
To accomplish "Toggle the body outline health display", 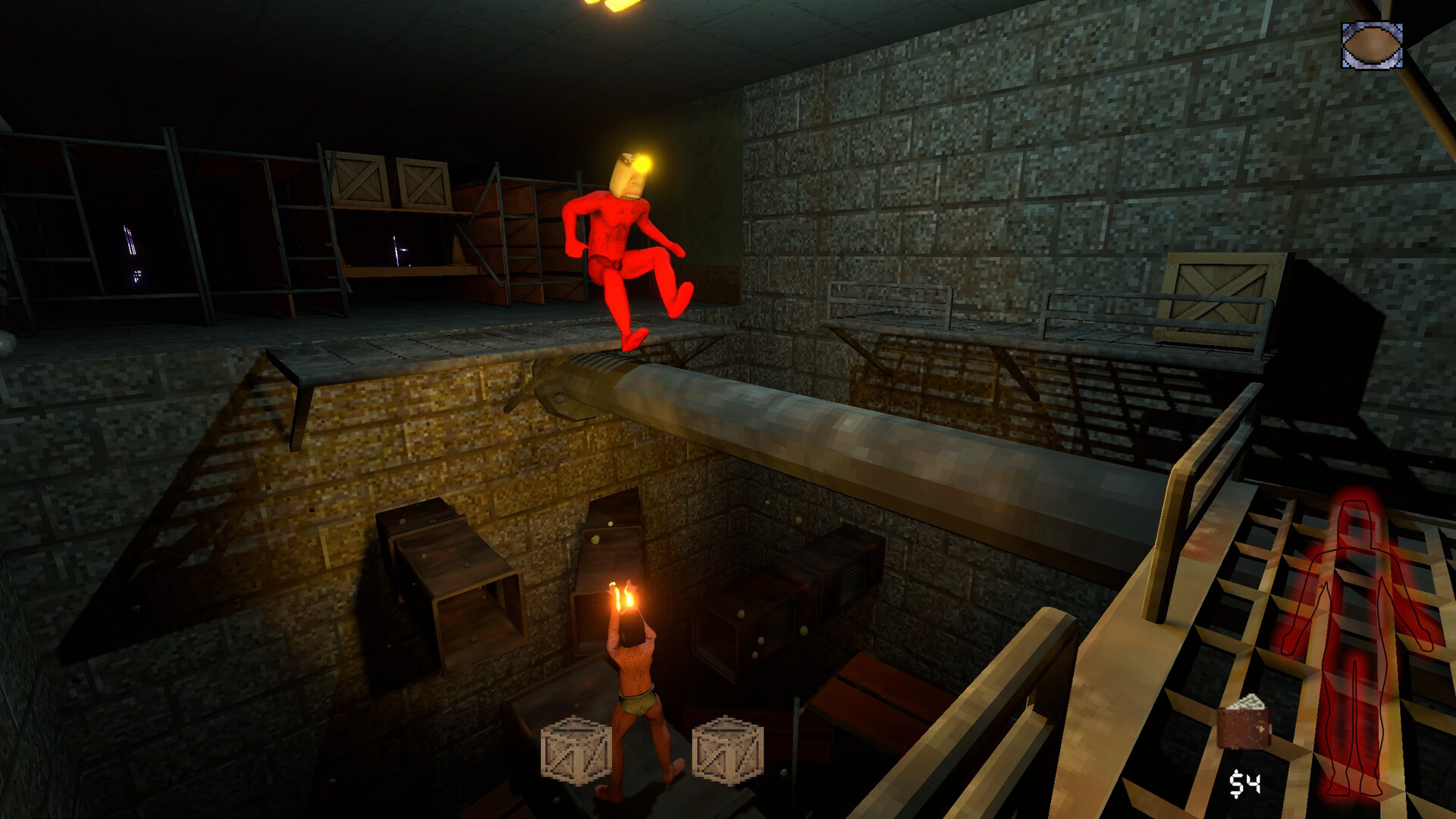I will (1357, 637).
